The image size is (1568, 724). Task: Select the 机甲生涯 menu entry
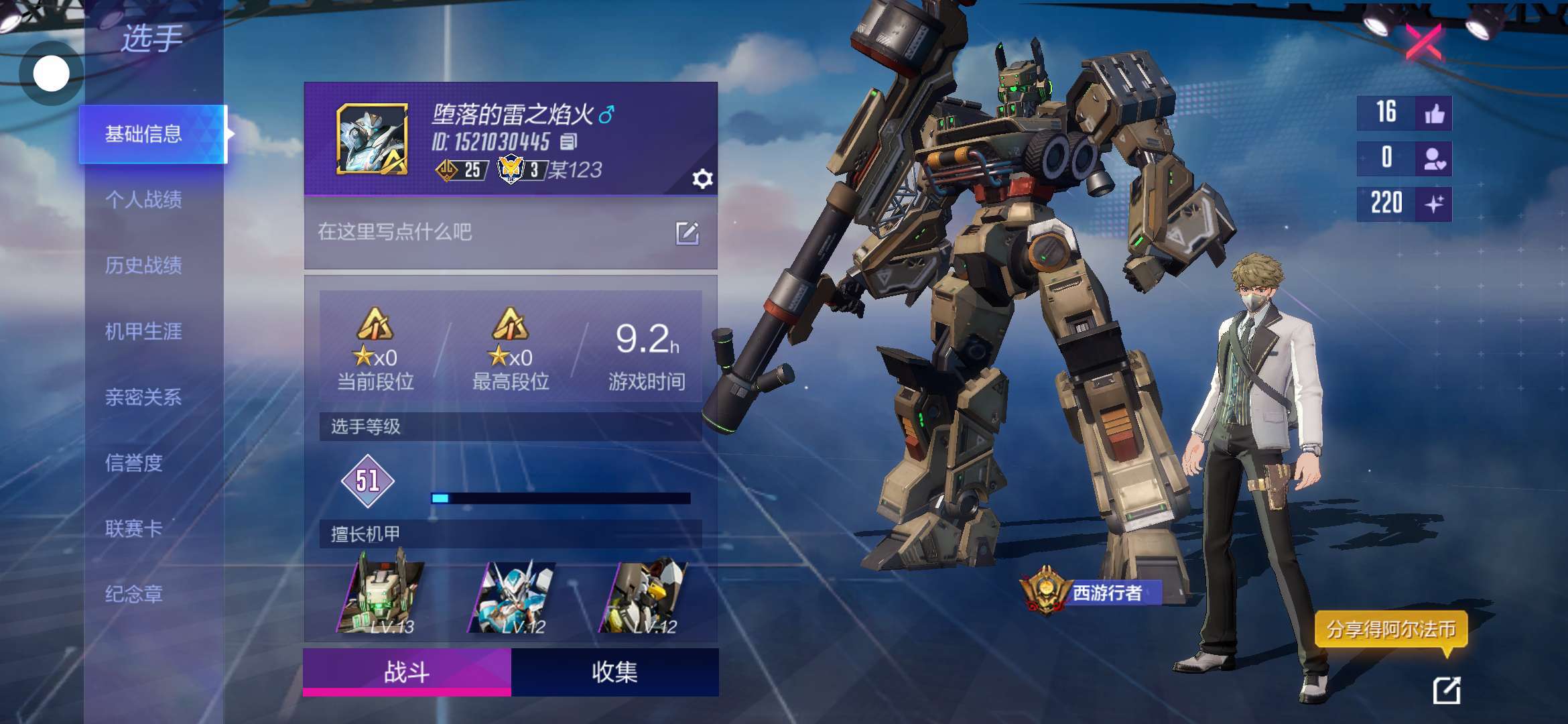(143, 331)
